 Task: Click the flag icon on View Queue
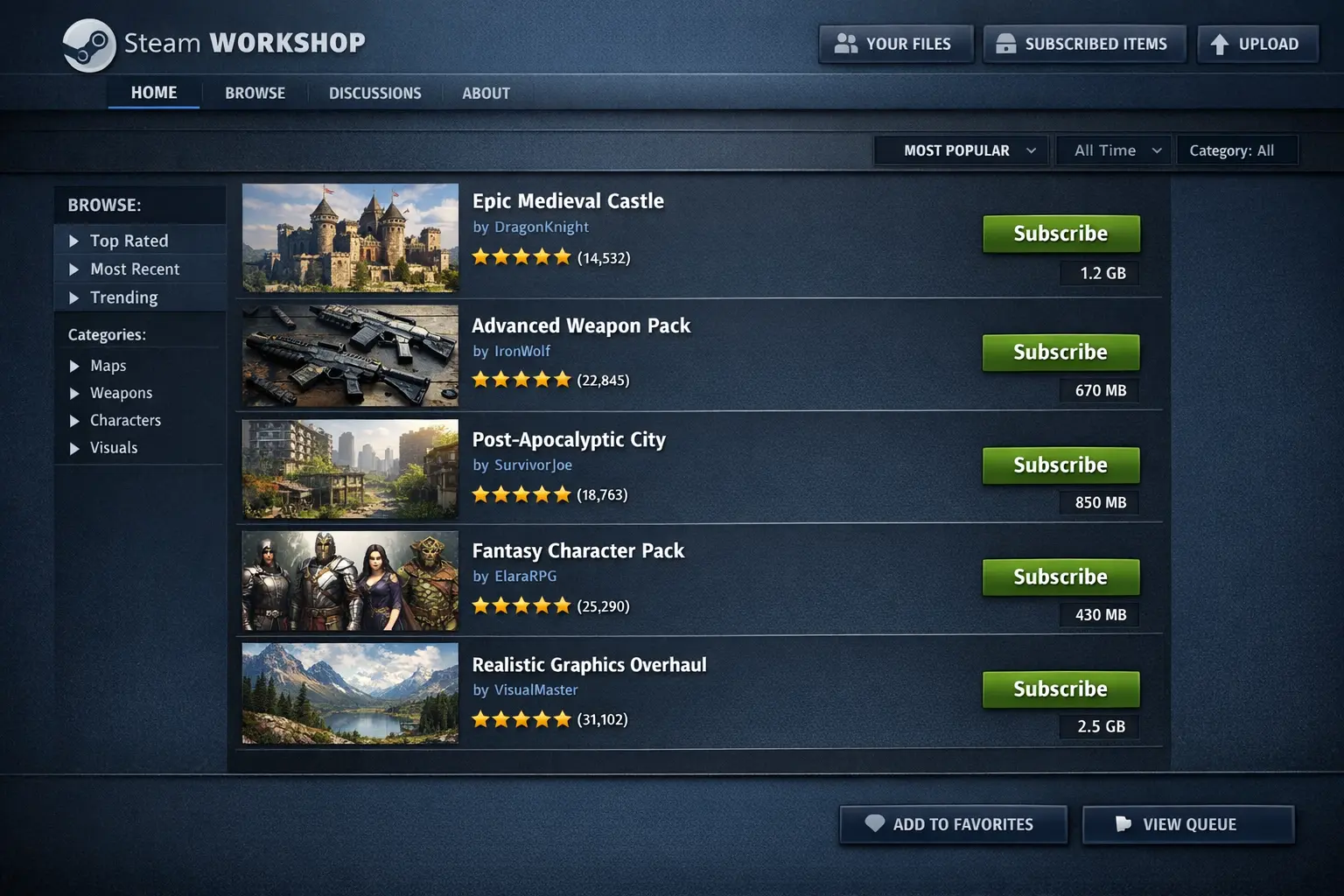click(1123, 823)
